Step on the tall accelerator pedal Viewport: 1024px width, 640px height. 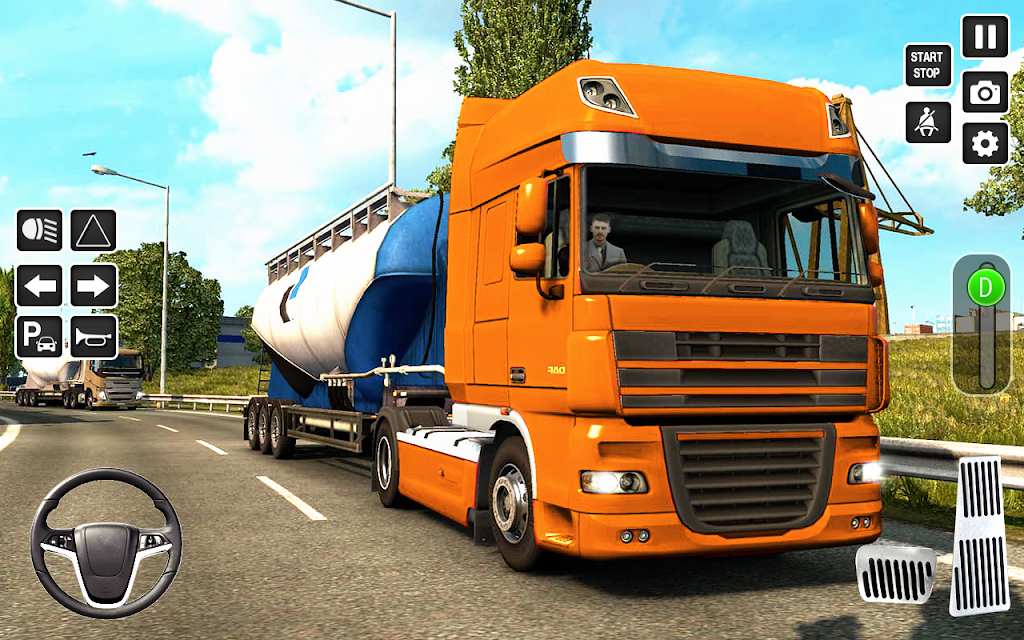pyautogui.click(x=978, y=535)
